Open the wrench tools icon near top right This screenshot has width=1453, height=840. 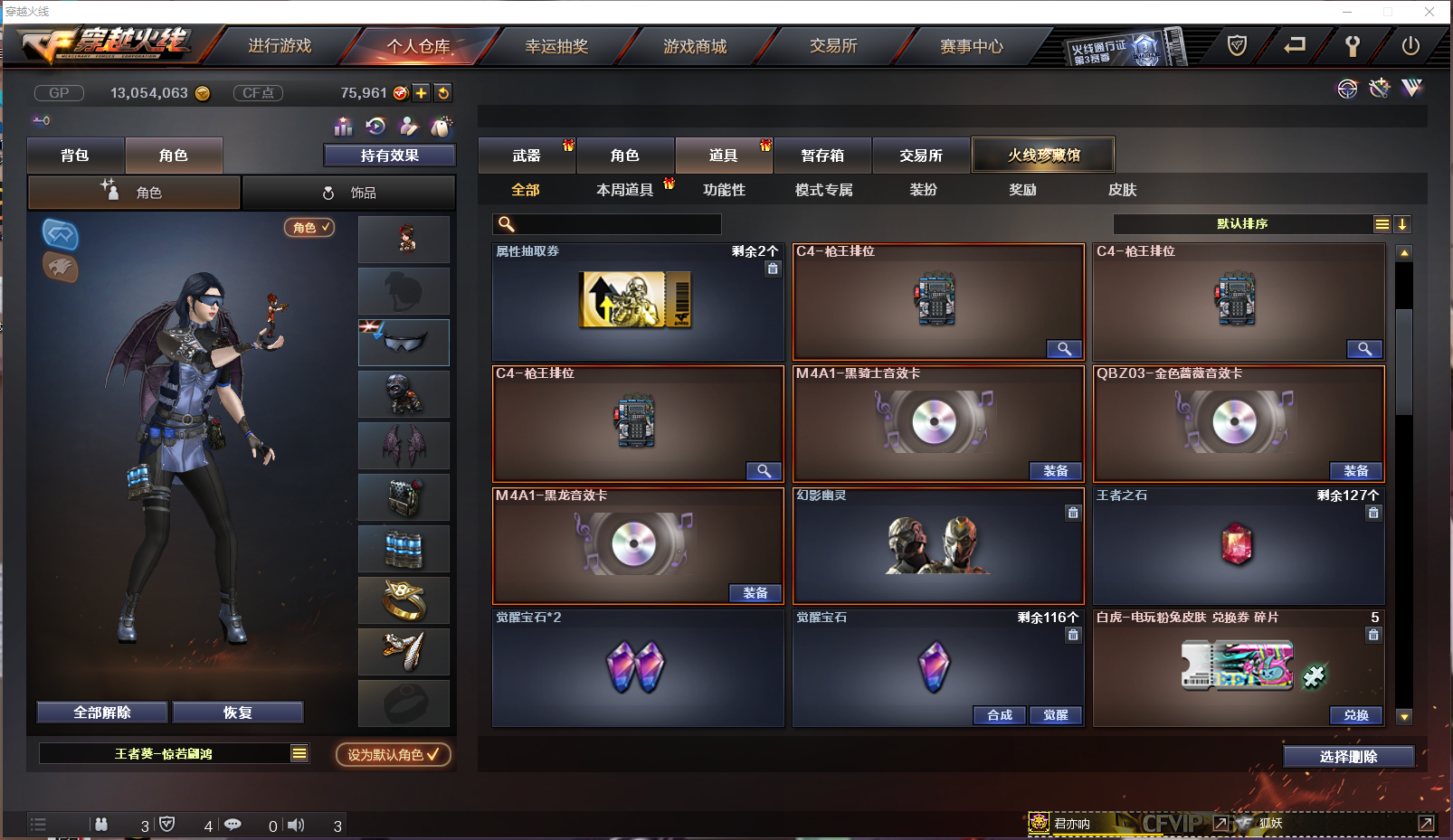coord(1379,88)
